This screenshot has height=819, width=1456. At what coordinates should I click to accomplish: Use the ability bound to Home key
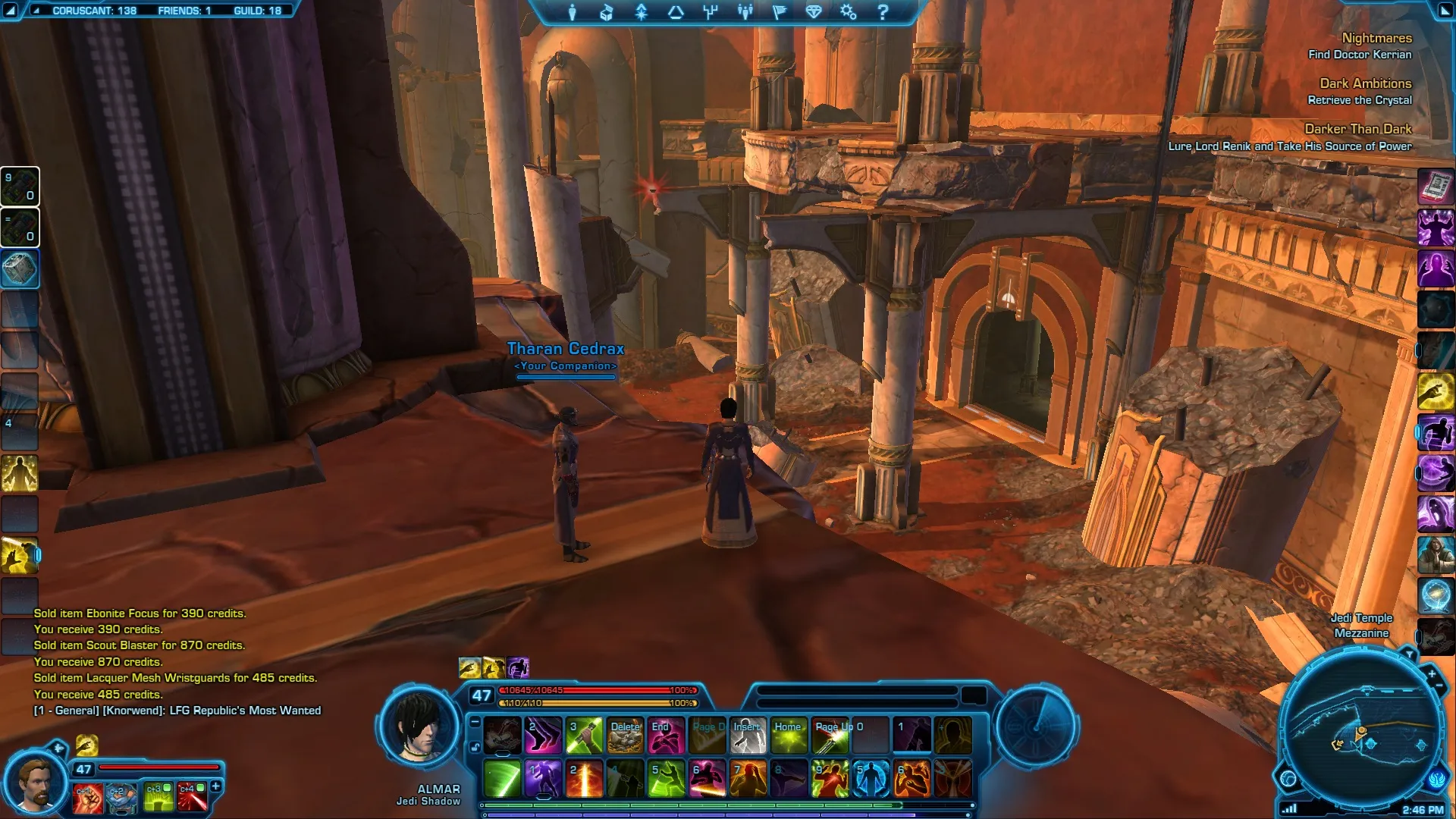789,736
